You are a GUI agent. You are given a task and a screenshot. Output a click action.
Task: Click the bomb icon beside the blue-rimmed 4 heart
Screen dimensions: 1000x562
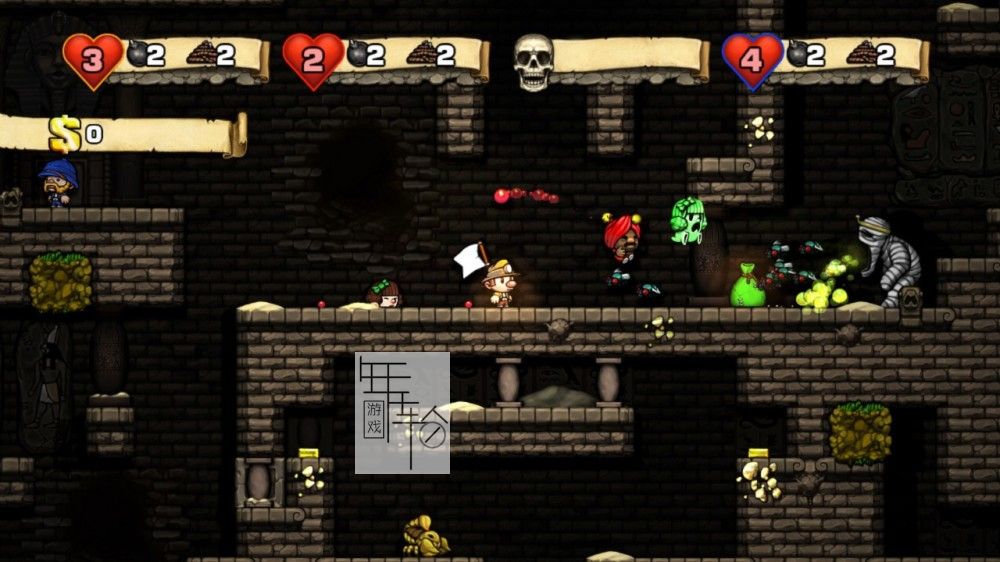click(x=797, y=54)
